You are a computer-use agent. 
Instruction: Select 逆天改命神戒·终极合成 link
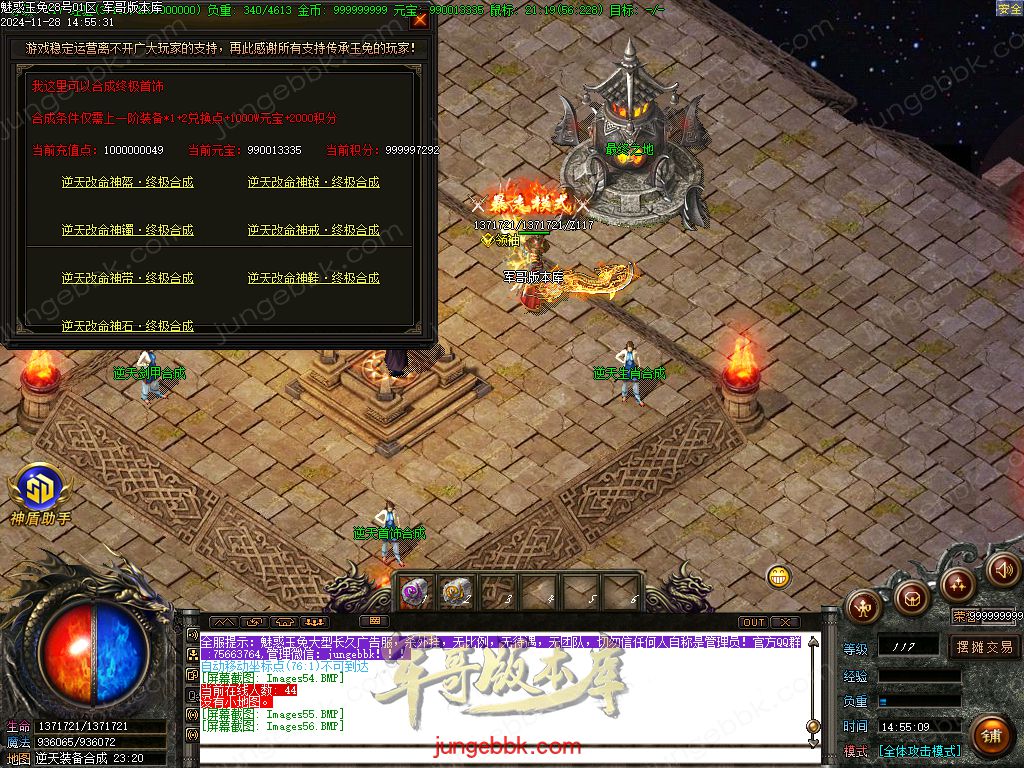coord(313,230)
